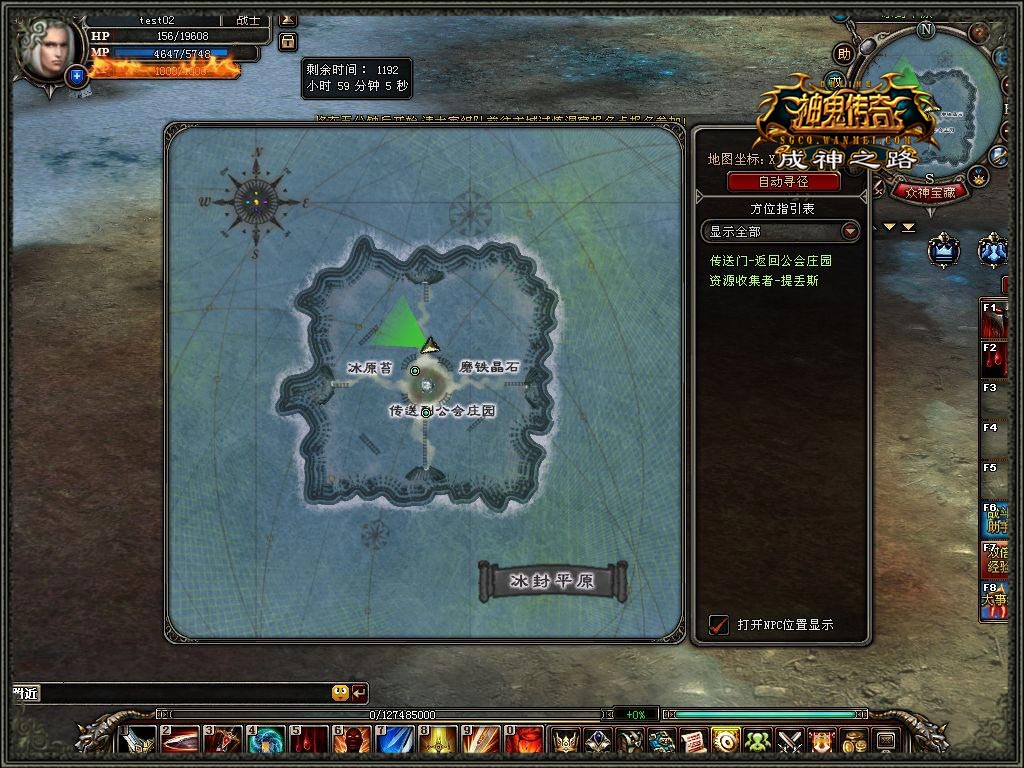Viewport: 1024px width, 768px height.
Task: Click the blue shield badge on portrait
Action: tap(76, 75)
